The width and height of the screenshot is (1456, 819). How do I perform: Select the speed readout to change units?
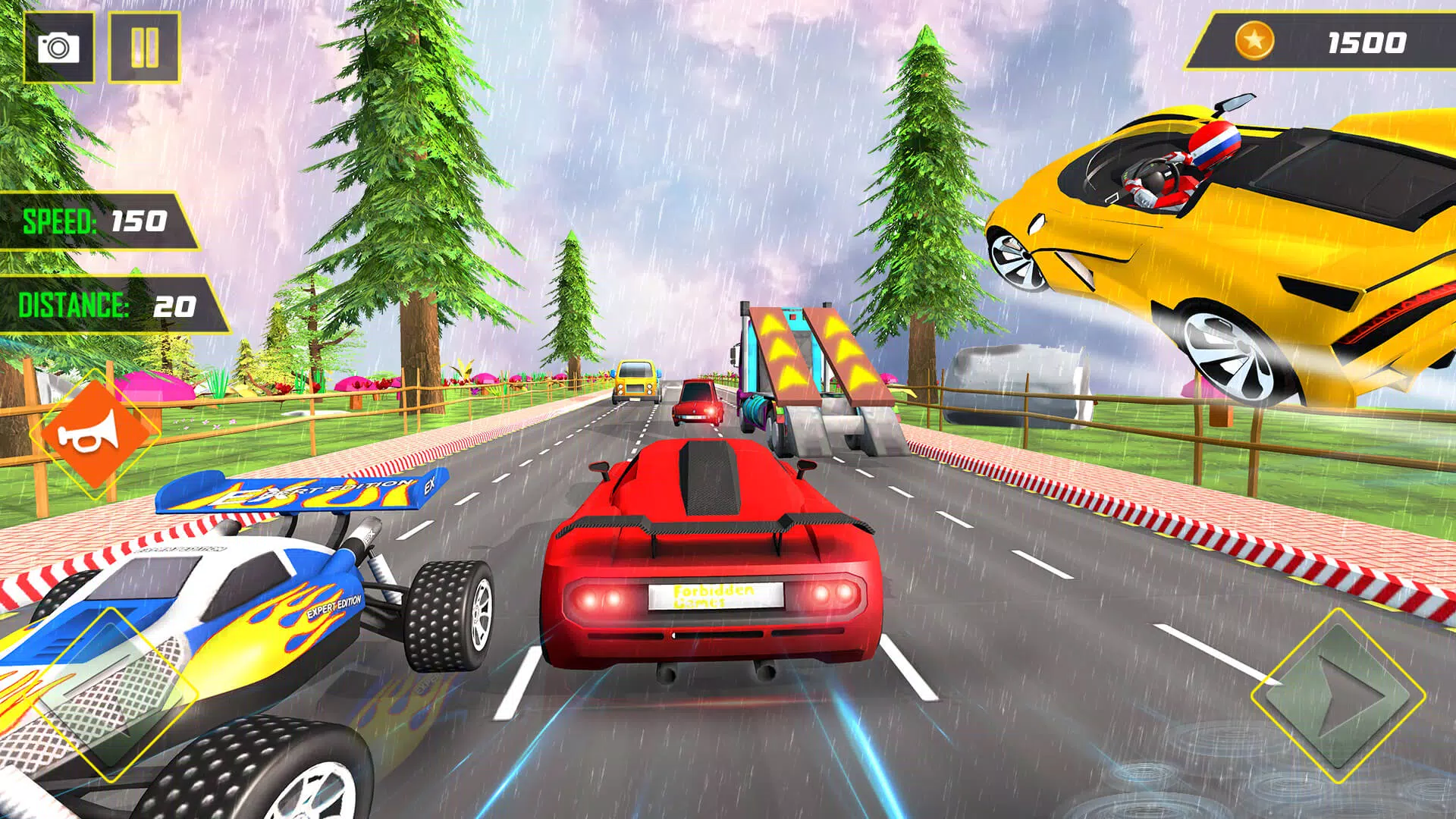[x=95, y=222]
